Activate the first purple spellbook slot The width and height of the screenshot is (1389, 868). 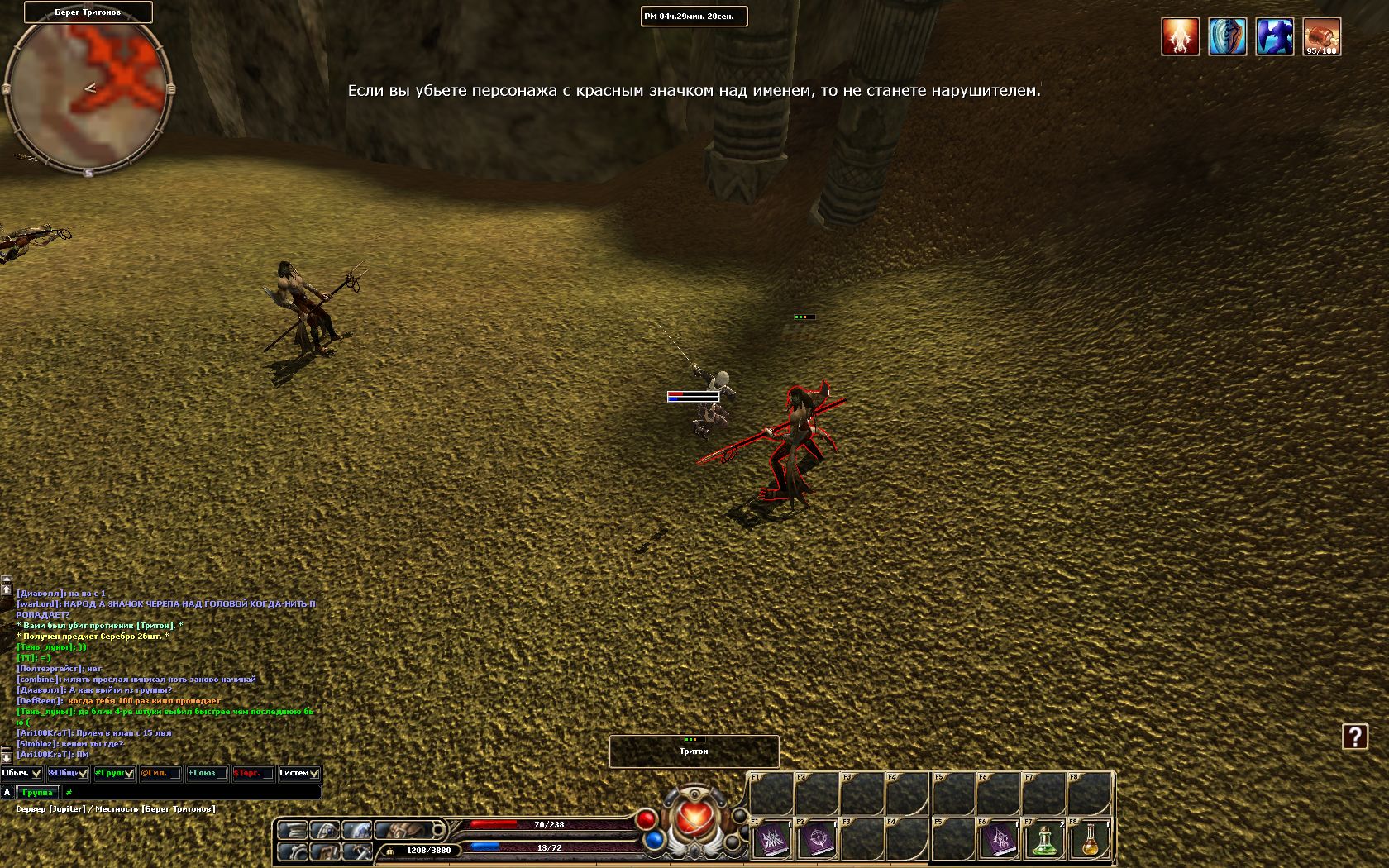coord(771,839)
